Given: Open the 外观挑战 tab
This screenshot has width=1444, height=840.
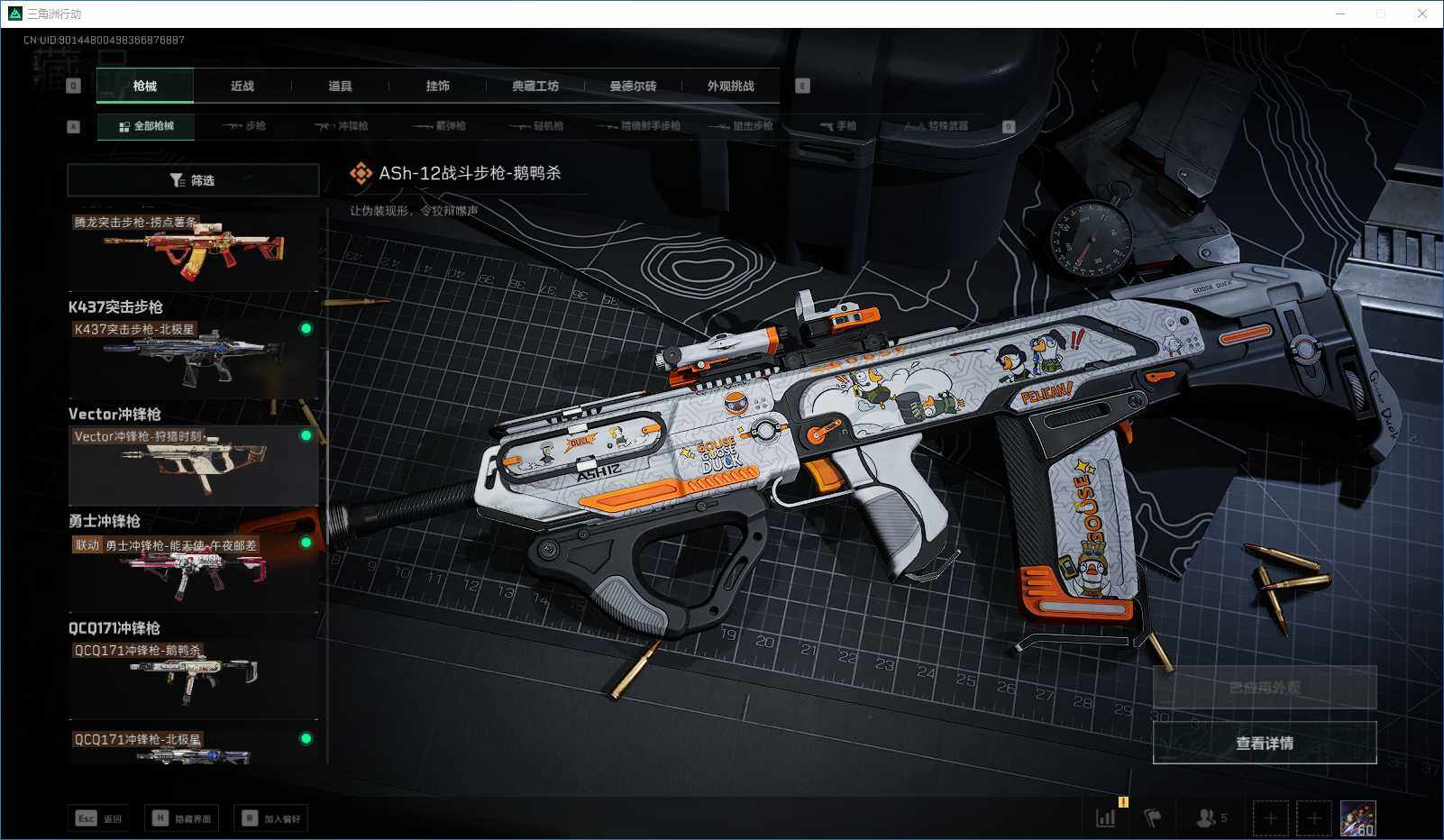Looking at the screenshot, I should (730, 87).
